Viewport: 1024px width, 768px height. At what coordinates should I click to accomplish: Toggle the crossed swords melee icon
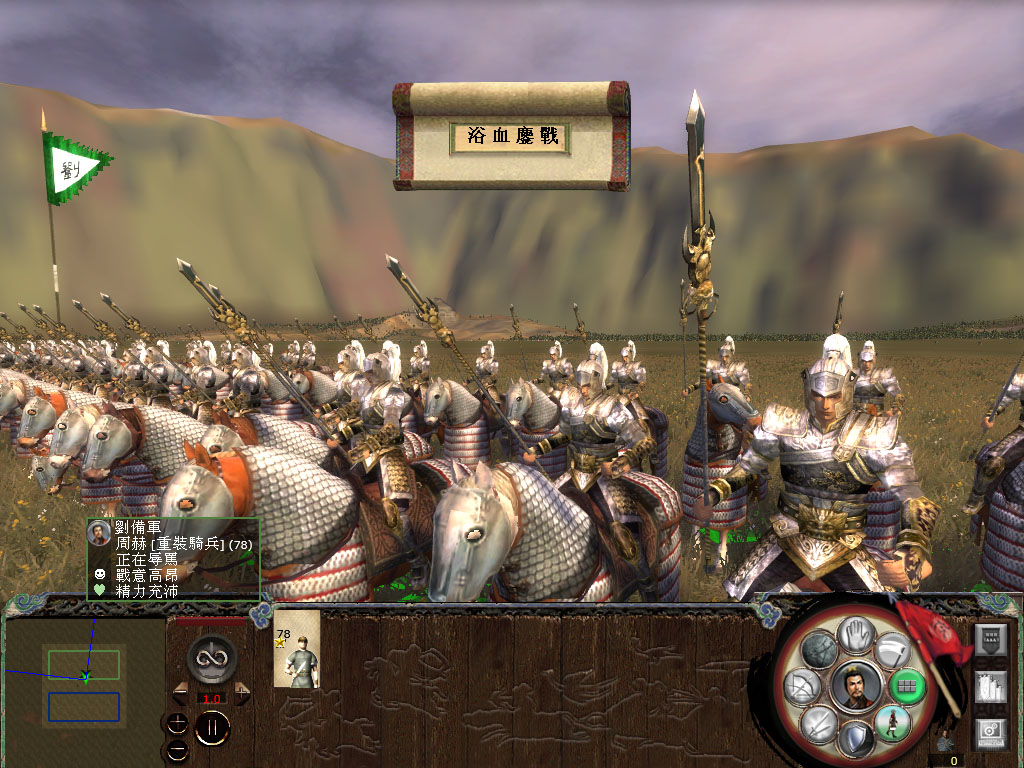(819, 724)
